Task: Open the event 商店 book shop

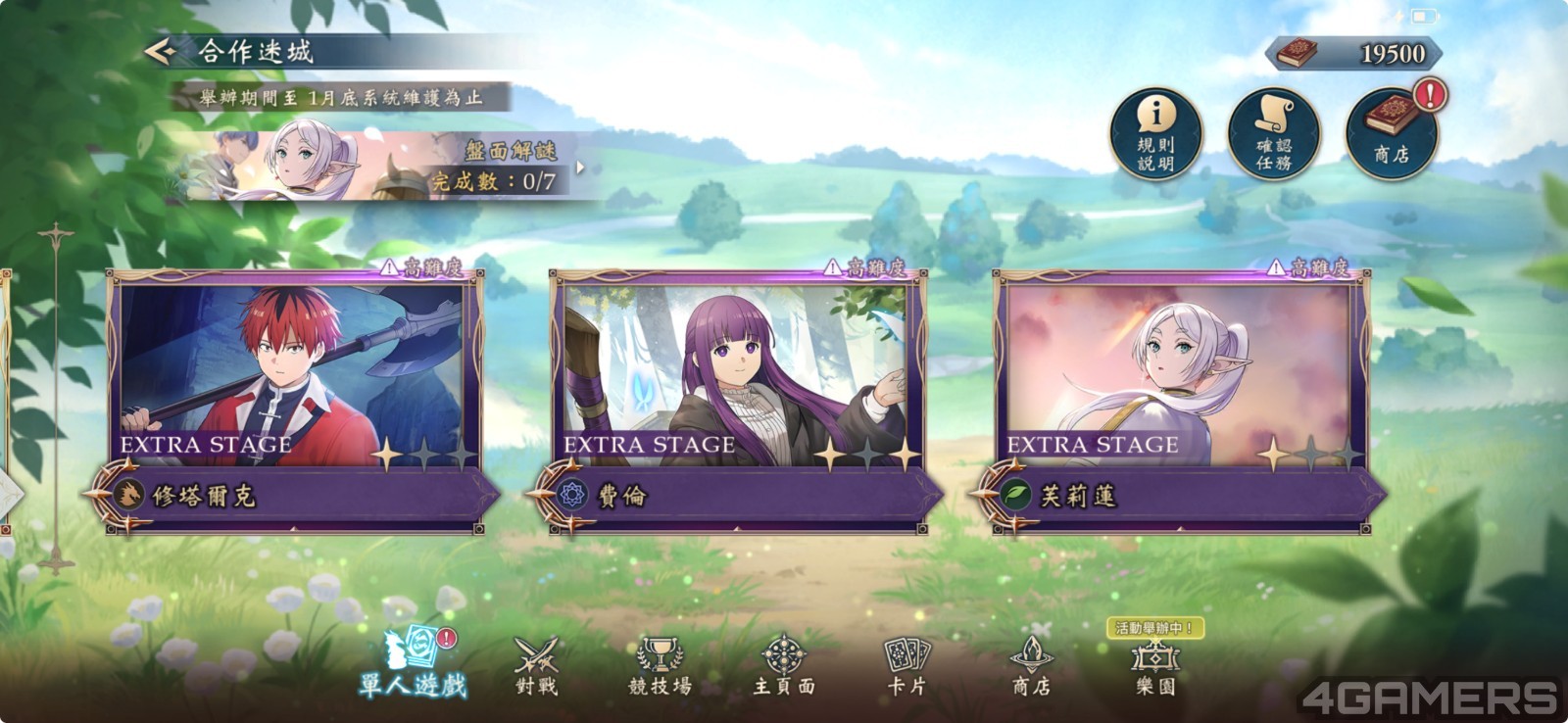Action: point(1391,133)
